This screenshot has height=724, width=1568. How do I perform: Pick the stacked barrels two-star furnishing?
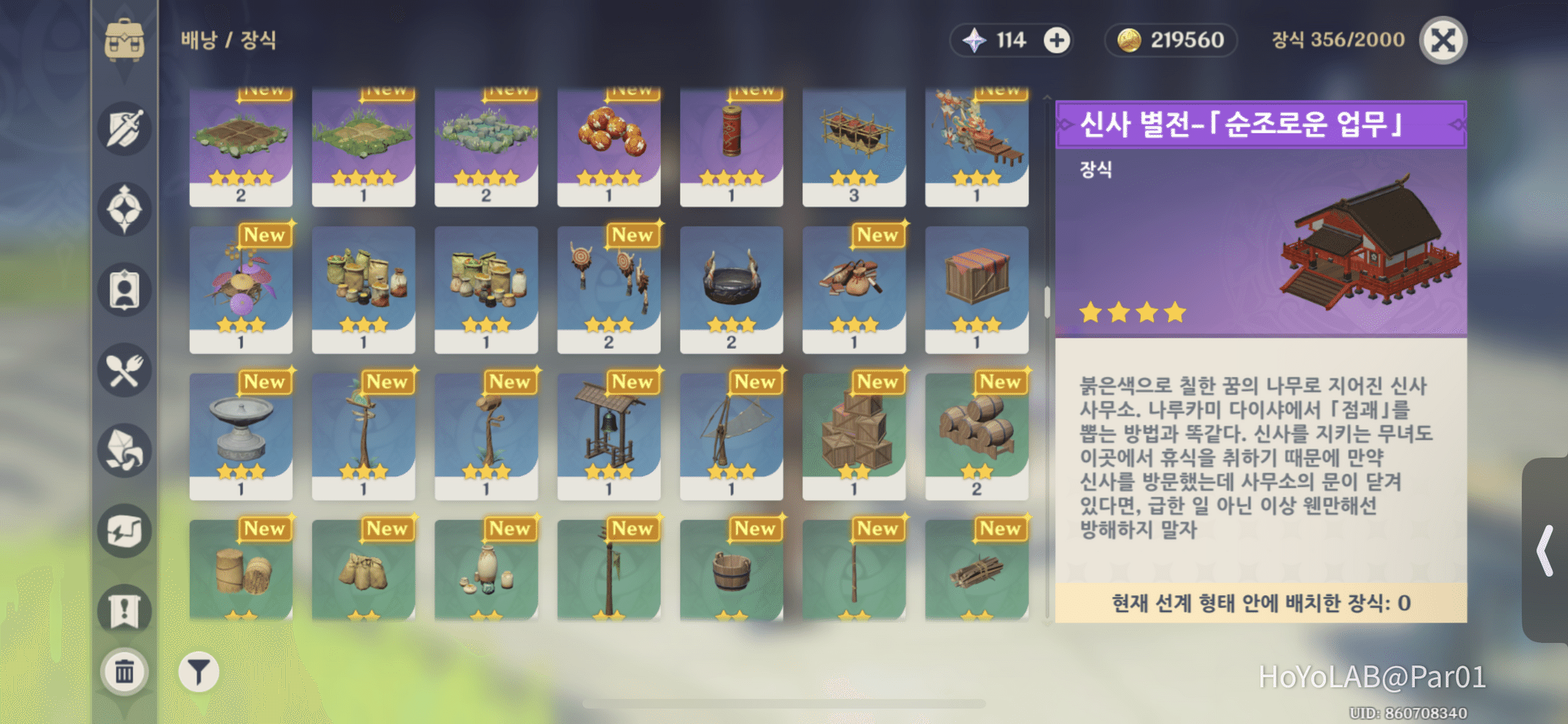pyautogui.click(x=978, y=431)
